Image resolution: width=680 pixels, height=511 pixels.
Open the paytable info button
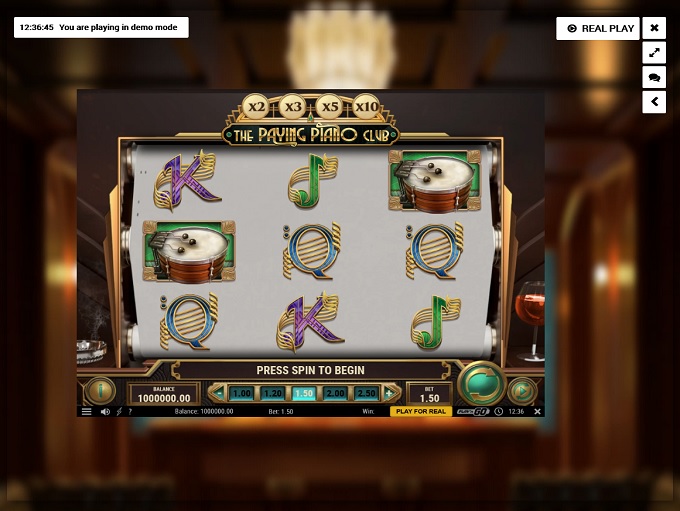pyautogui.click(x=100, y=390)
